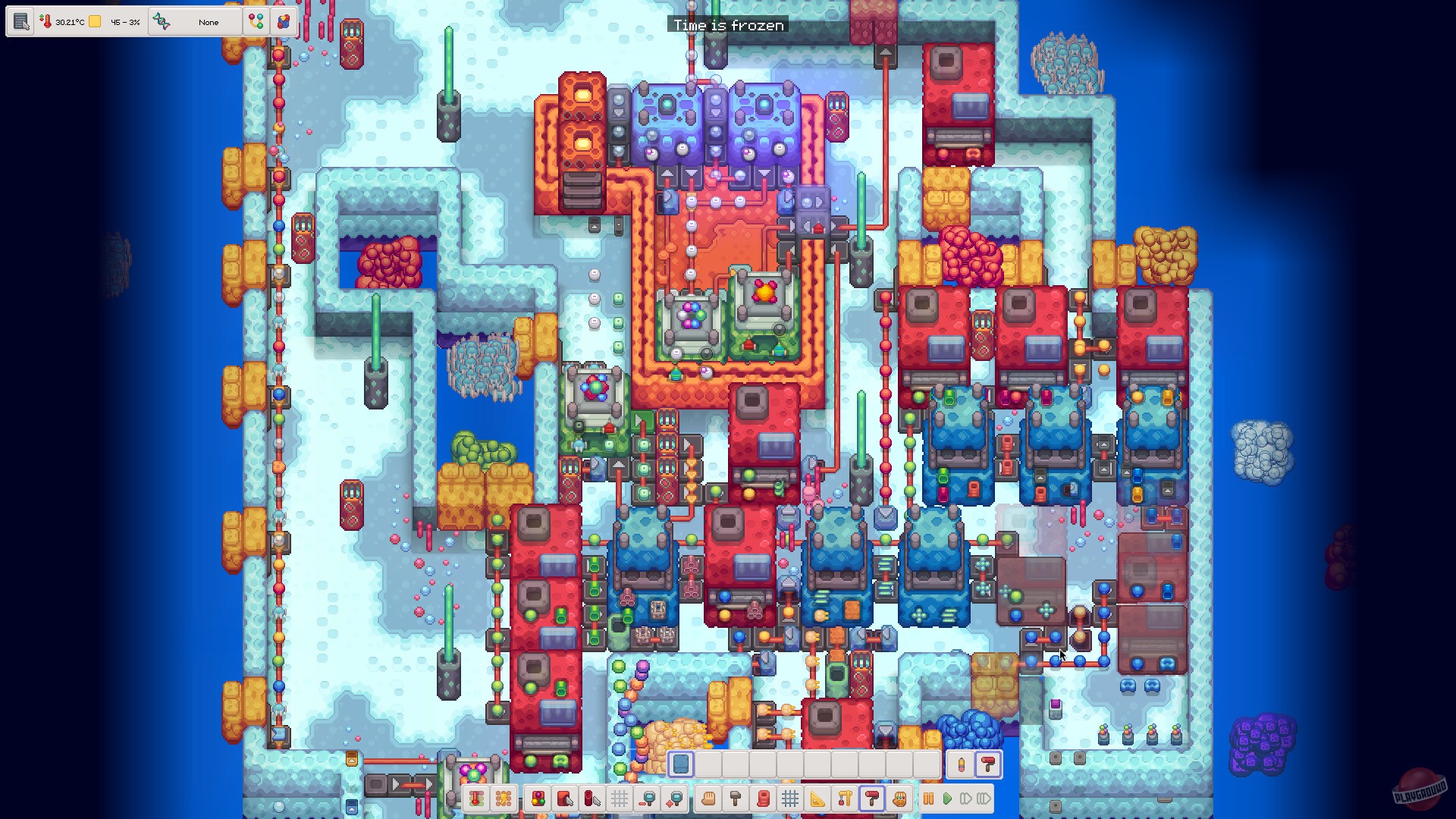Select the blue membrane in the first hotbar slot
This screenshot has width=1456, height=819.
point(680,764)
